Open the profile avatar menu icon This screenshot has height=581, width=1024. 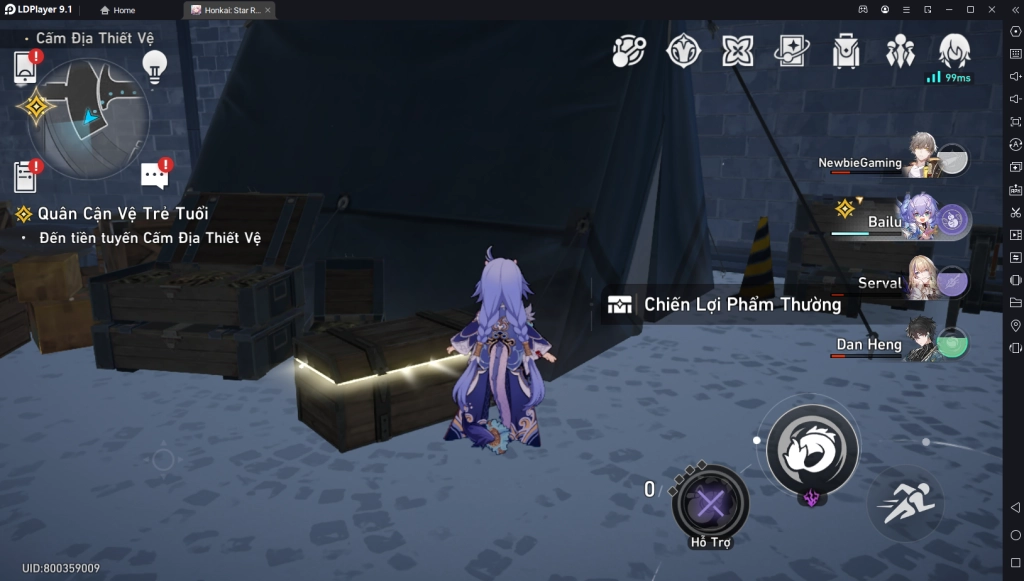954,51
